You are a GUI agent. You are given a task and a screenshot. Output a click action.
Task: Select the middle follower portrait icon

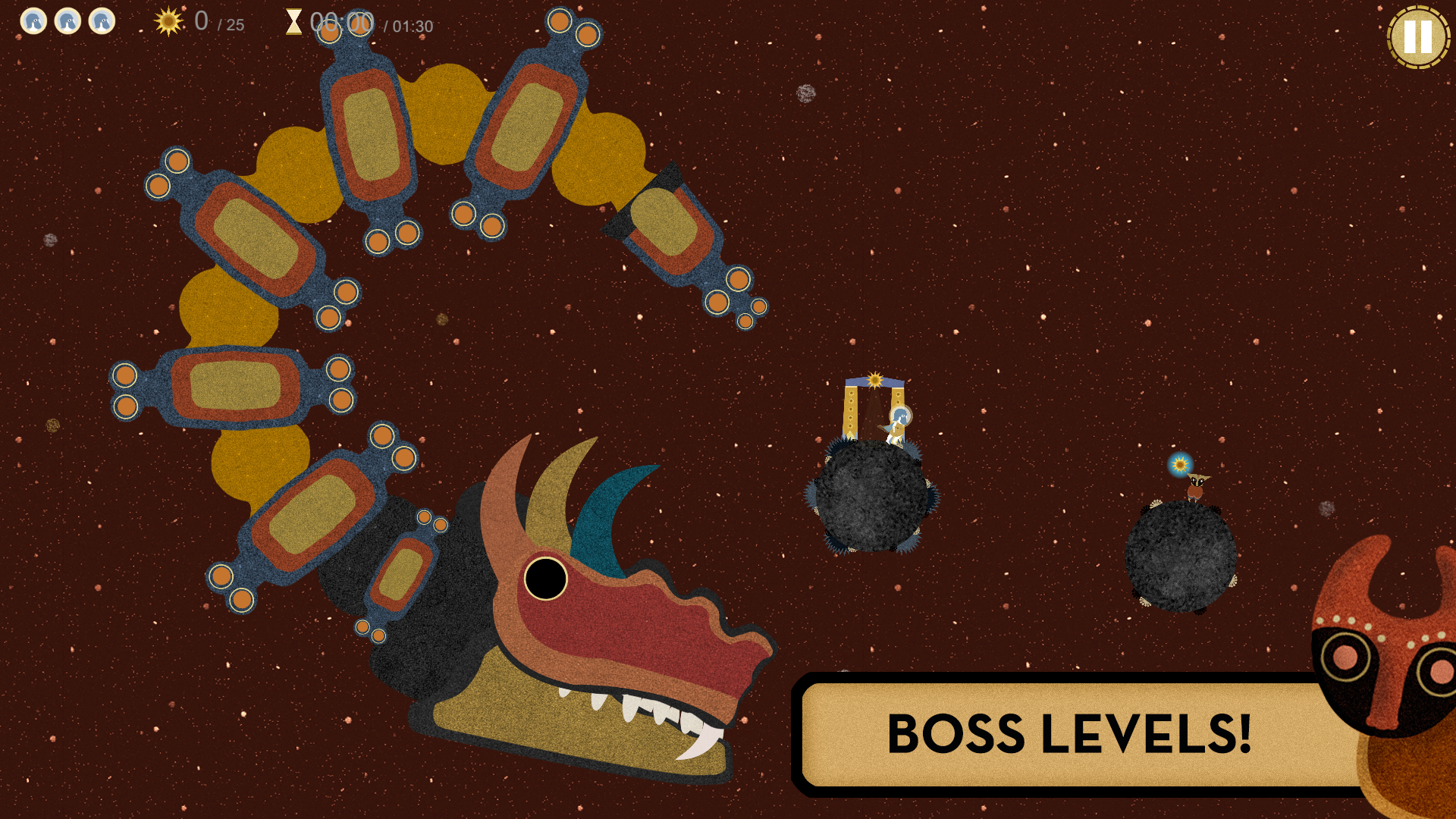(x=68, y=21)
